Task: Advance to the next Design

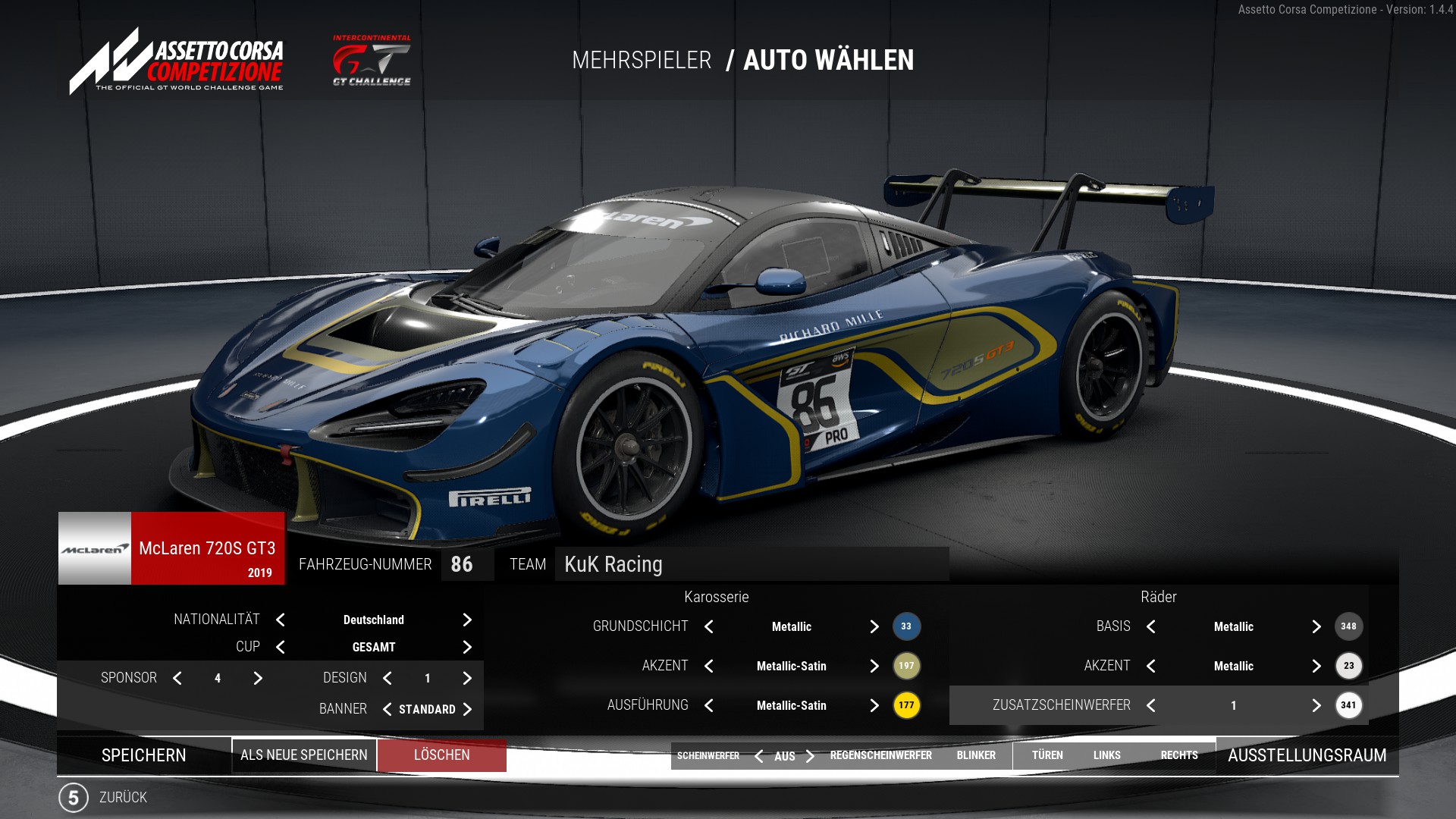Action: (x=467, y=679)
